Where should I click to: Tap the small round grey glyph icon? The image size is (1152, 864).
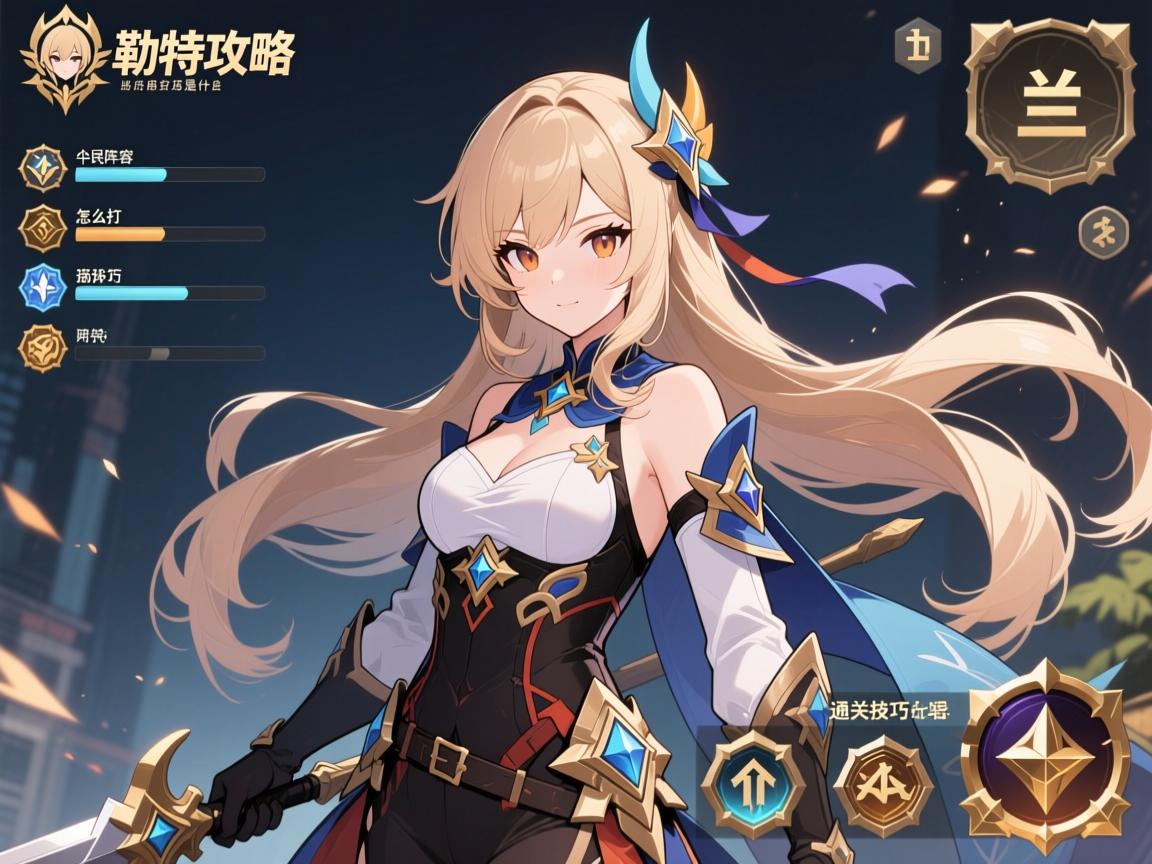coord(1103,233)
